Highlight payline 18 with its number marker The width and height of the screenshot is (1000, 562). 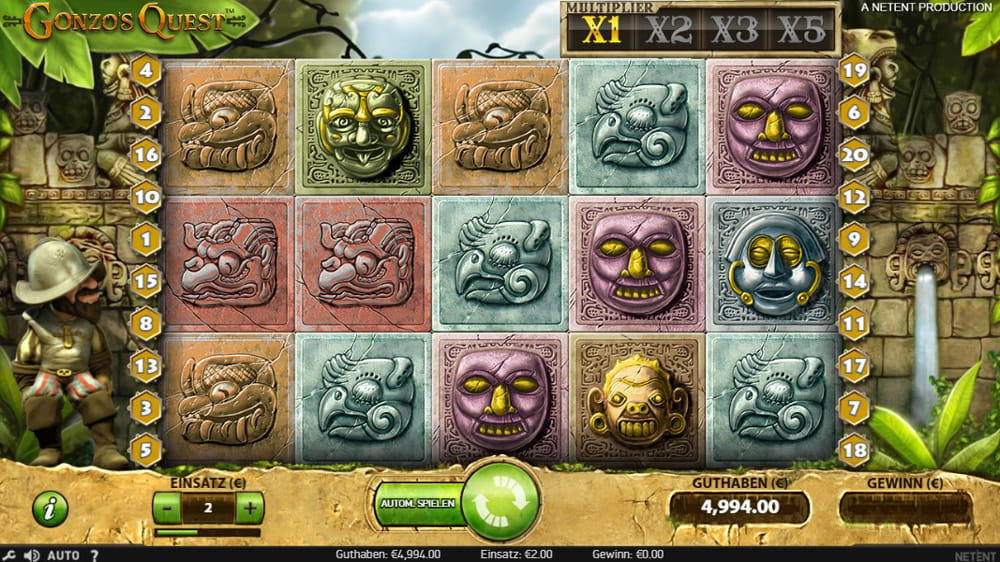[x=854, y=450]
